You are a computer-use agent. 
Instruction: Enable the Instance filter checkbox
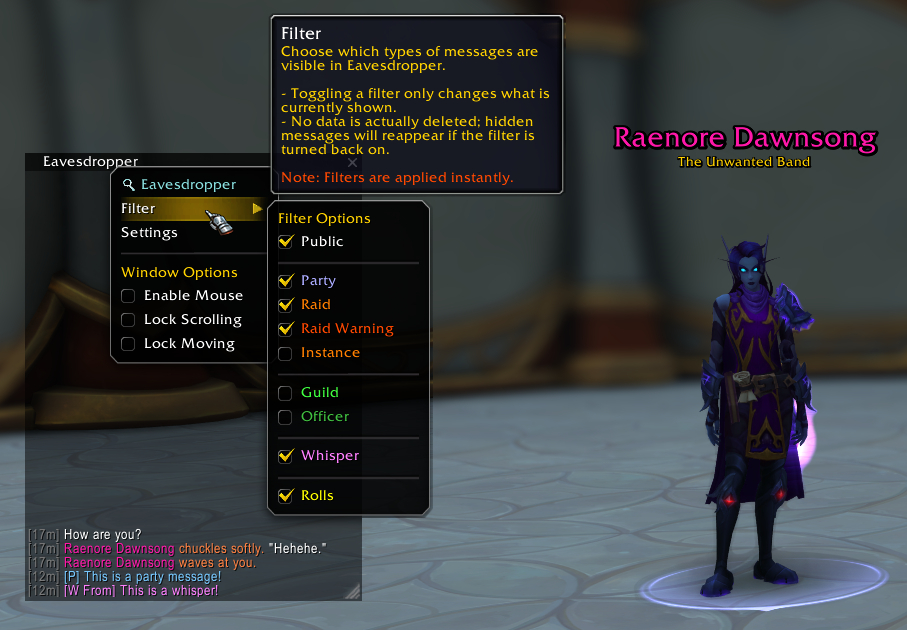point(286,353)
